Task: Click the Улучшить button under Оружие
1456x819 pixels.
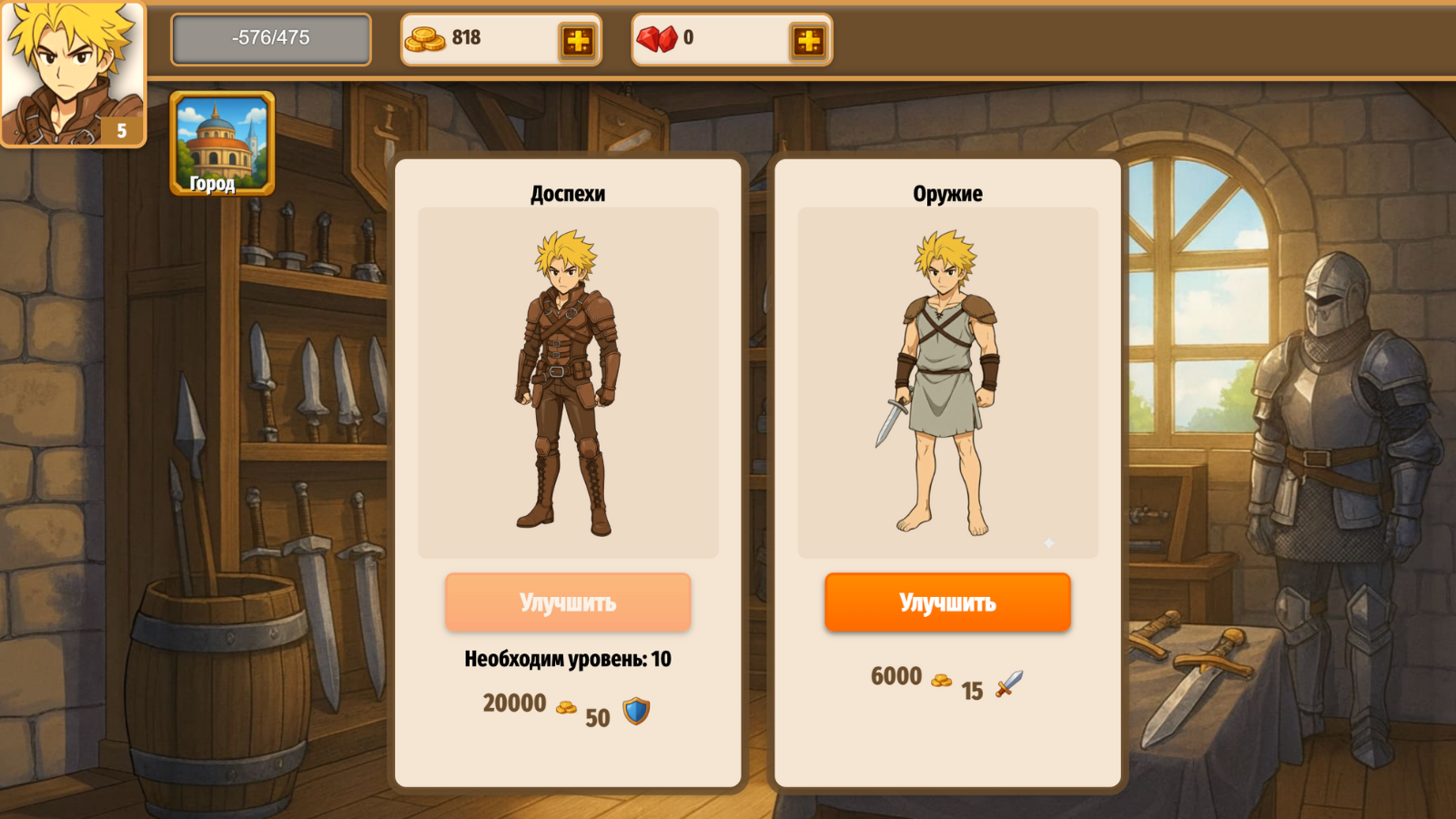Action: (947, 602)
